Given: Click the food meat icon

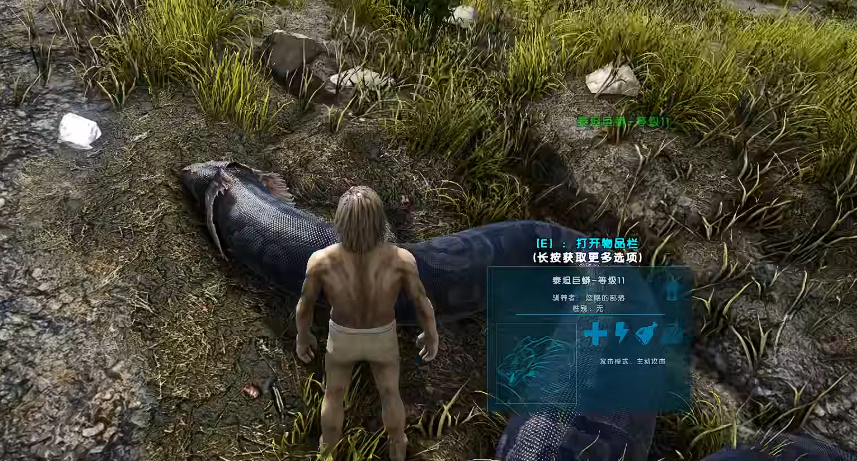Looking at the screenshot, I should (x=646, y=334).
